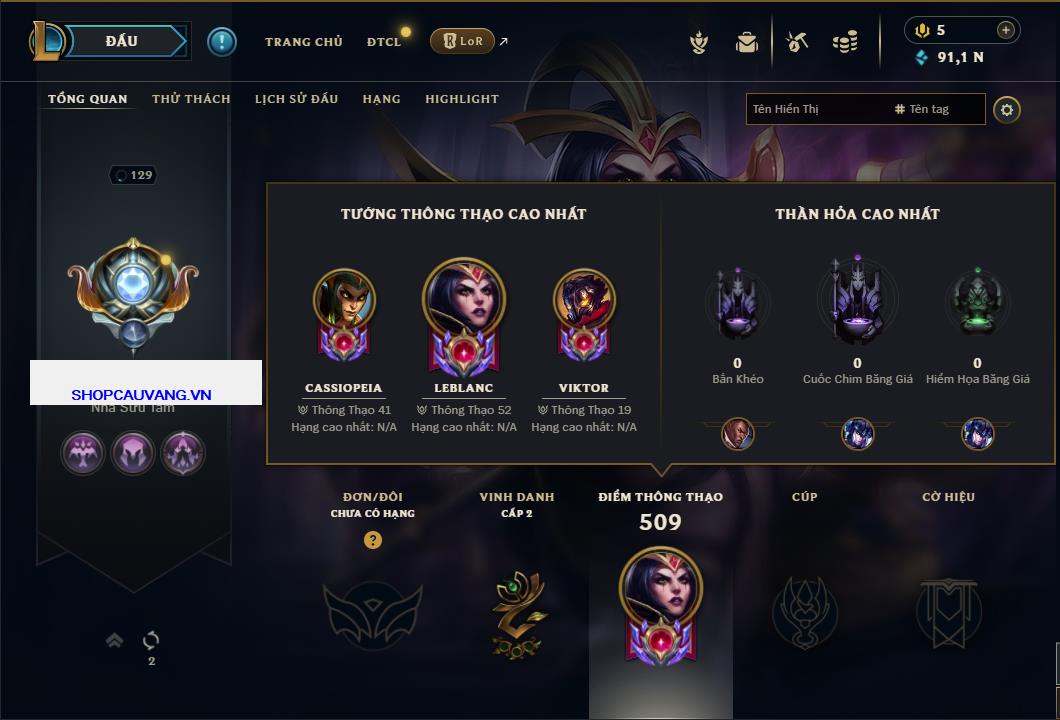1060x720 pixels.
Task: Click the ĐẤU play button
Action: (122, 41)
